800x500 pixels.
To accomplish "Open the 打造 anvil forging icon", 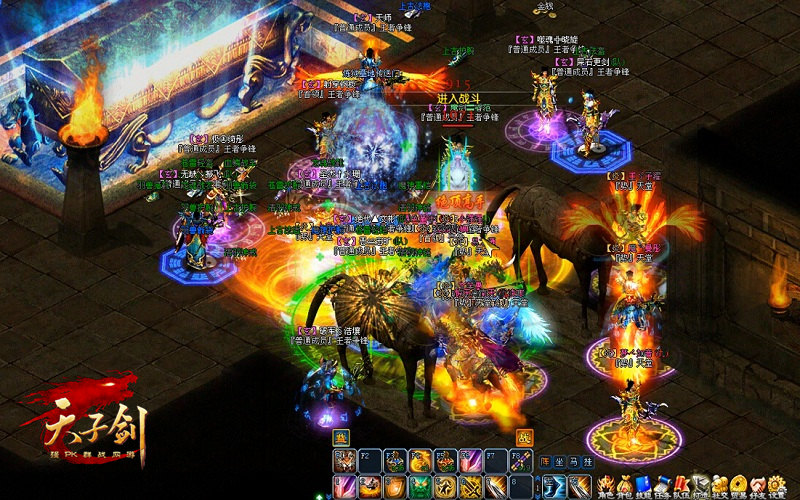I will 701,484.
